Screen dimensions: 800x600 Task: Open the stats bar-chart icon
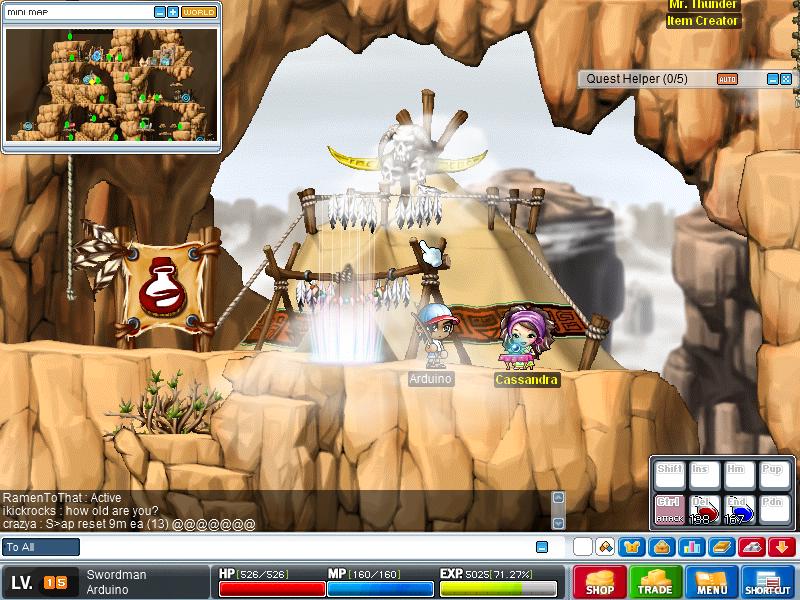[689, 547]
